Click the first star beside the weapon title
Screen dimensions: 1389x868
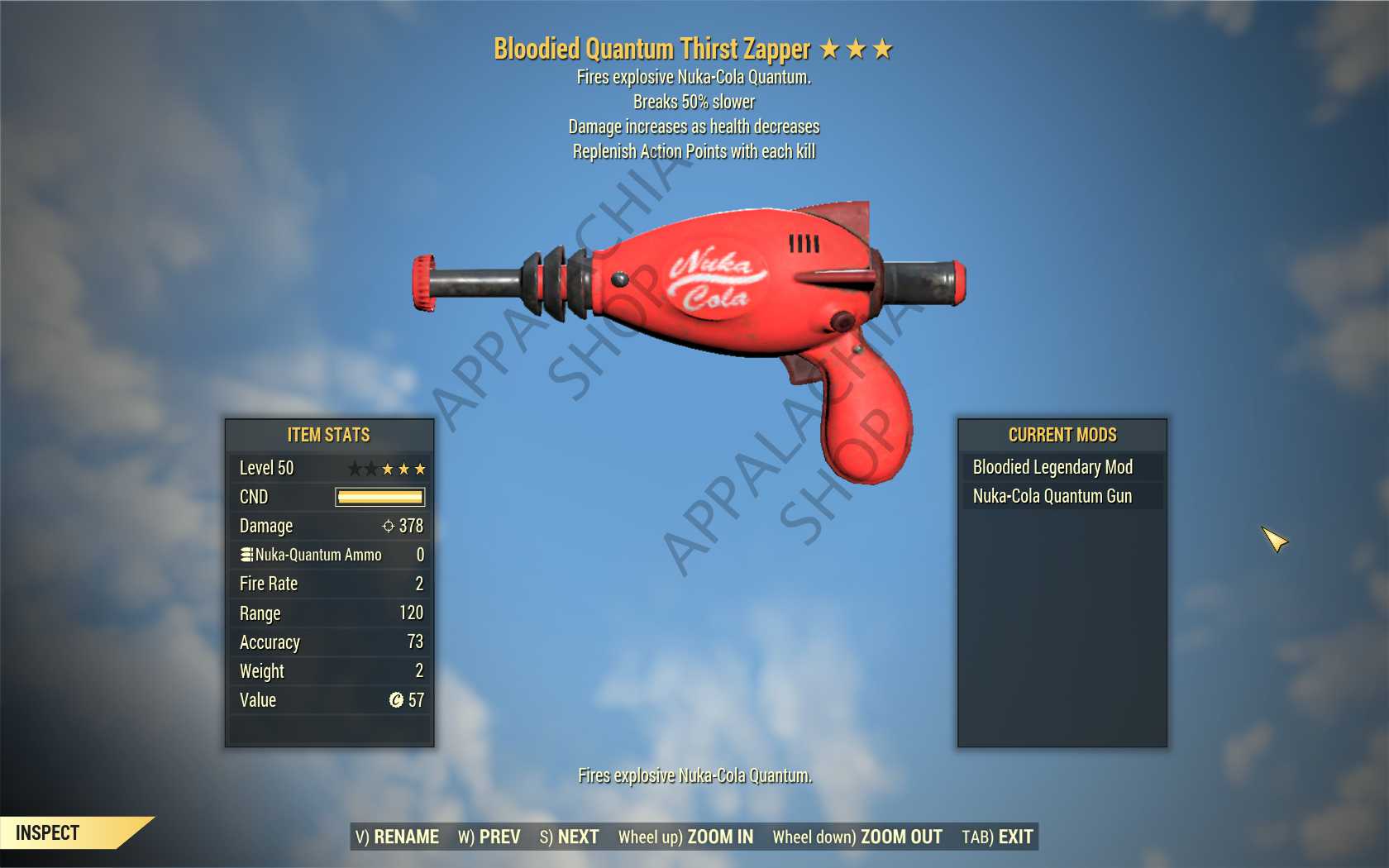point(829,49)
